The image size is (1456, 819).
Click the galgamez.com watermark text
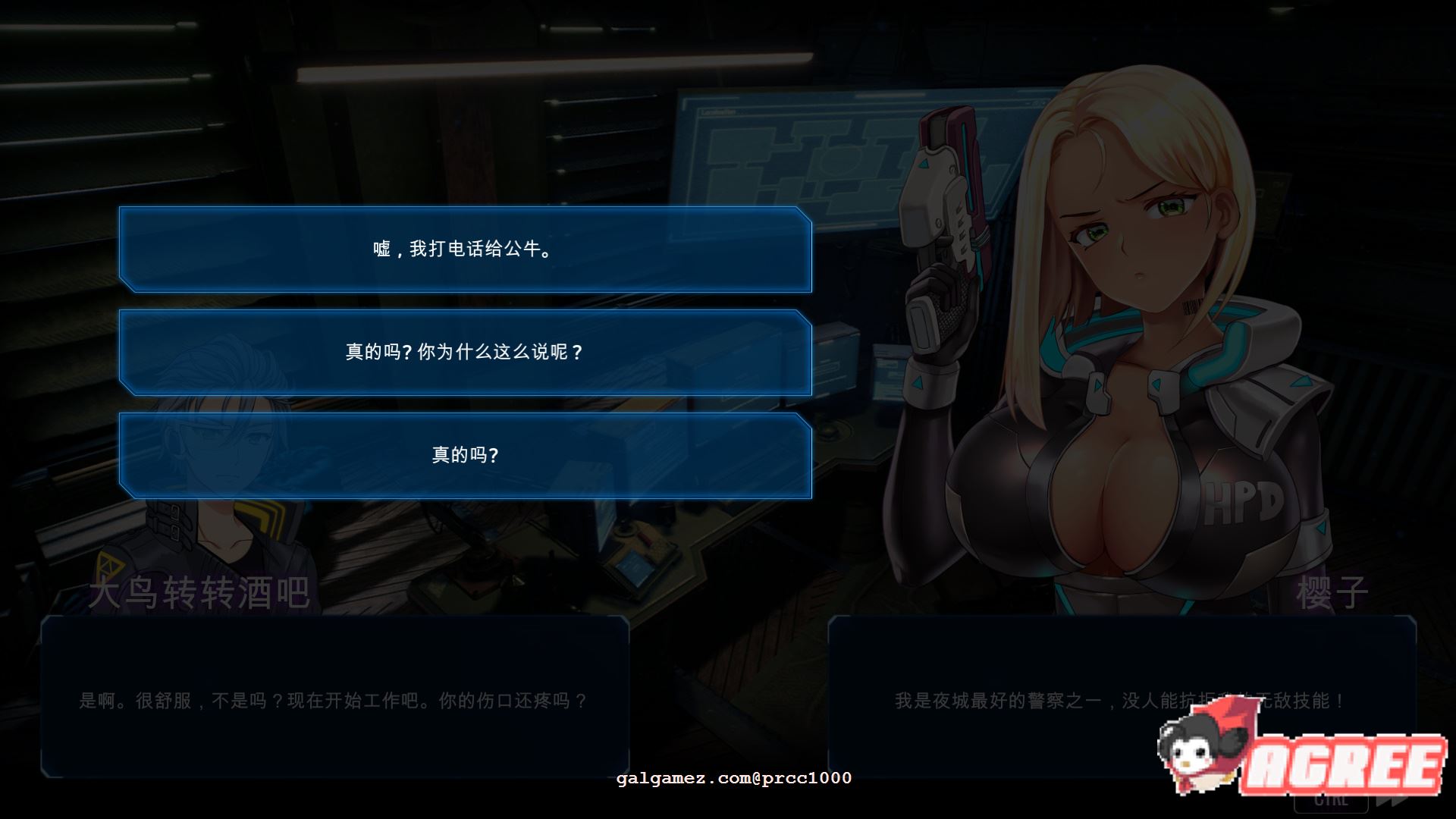(732, 777)
